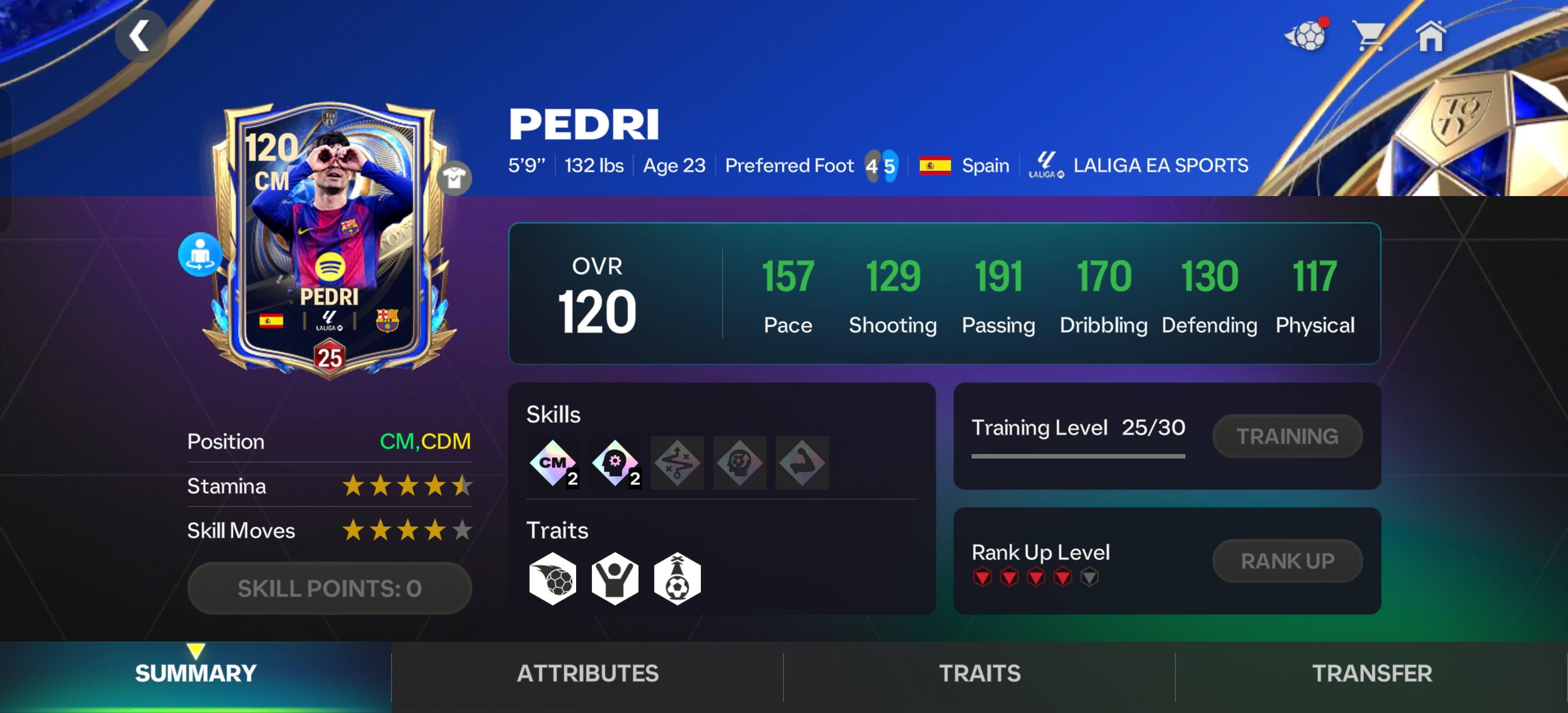View the raised arms player trait

pyautogui.click(x=615, y=578)
